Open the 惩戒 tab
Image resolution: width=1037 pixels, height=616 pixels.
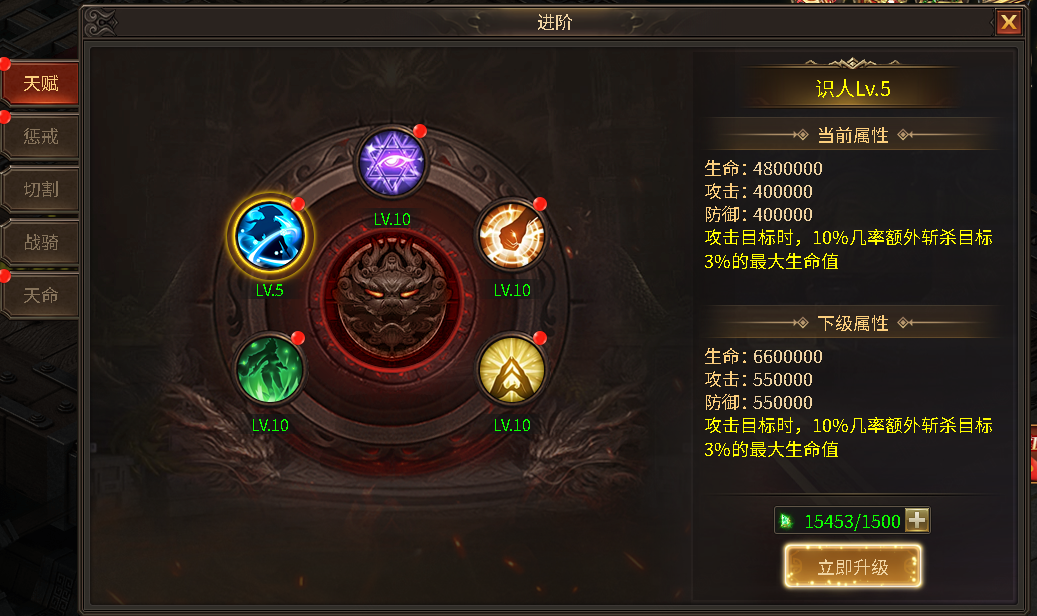[40, 136]
